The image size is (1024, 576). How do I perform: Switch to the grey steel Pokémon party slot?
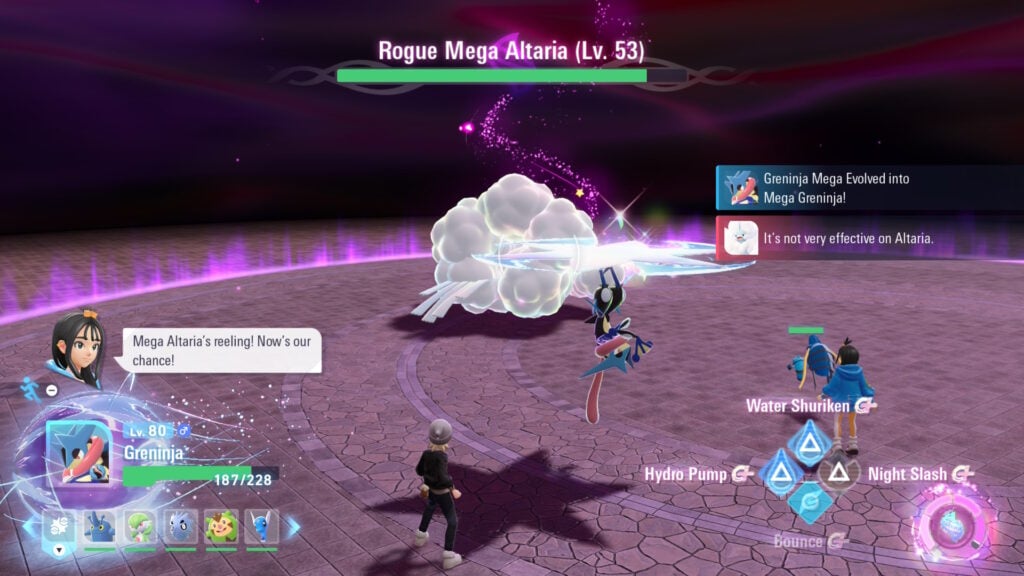point(180,527)
